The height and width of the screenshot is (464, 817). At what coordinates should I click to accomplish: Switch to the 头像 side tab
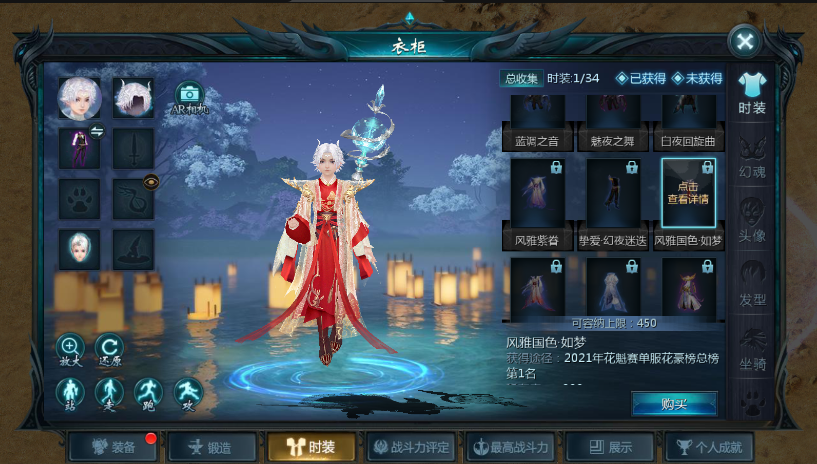(x=752, y=220)
